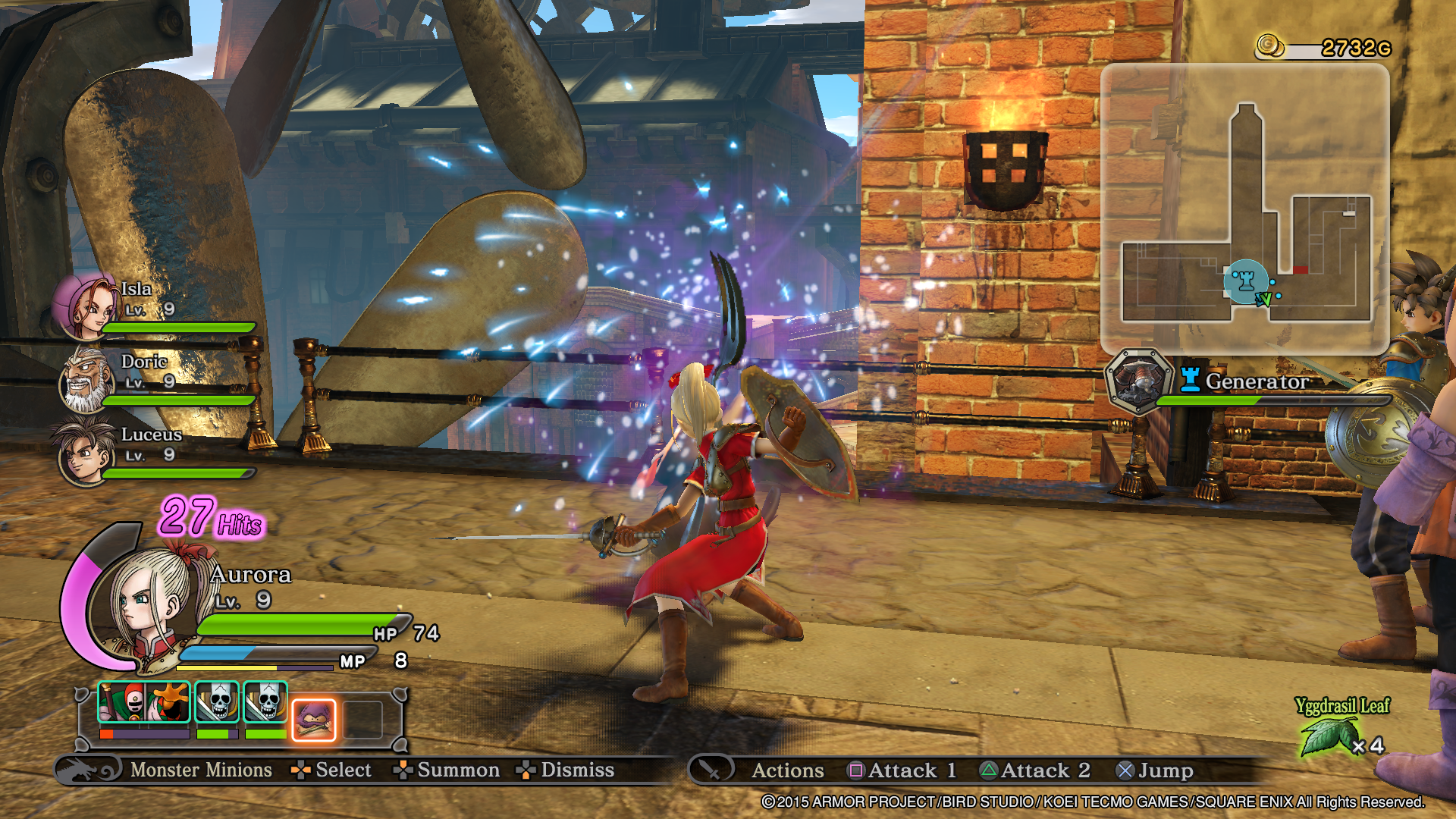Screen dimensions: 1456x819
Task: Select Isla's party portrait
Action: tap(85, 306)
